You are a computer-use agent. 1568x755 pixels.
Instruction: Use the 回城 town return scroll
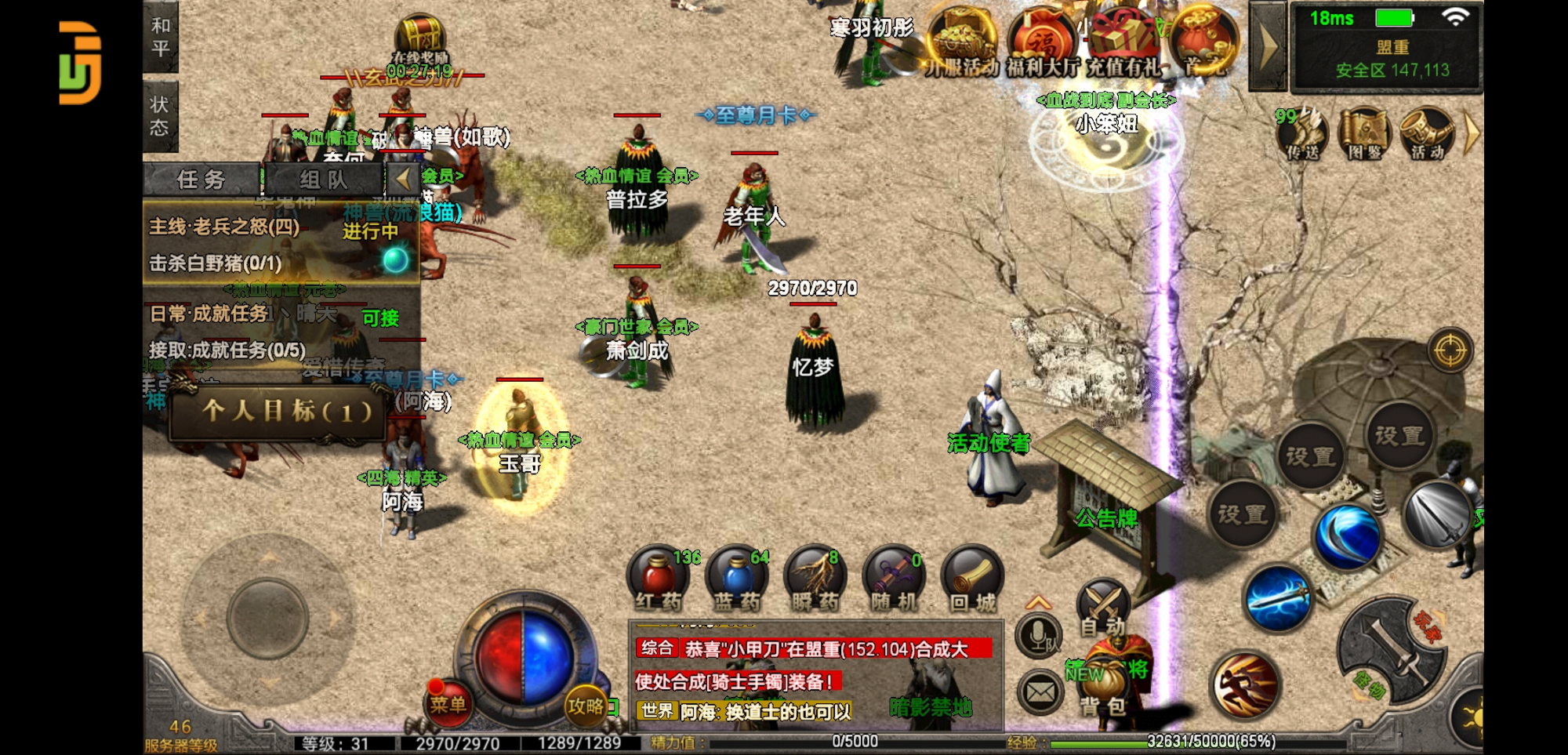click(x=972, y=579)
